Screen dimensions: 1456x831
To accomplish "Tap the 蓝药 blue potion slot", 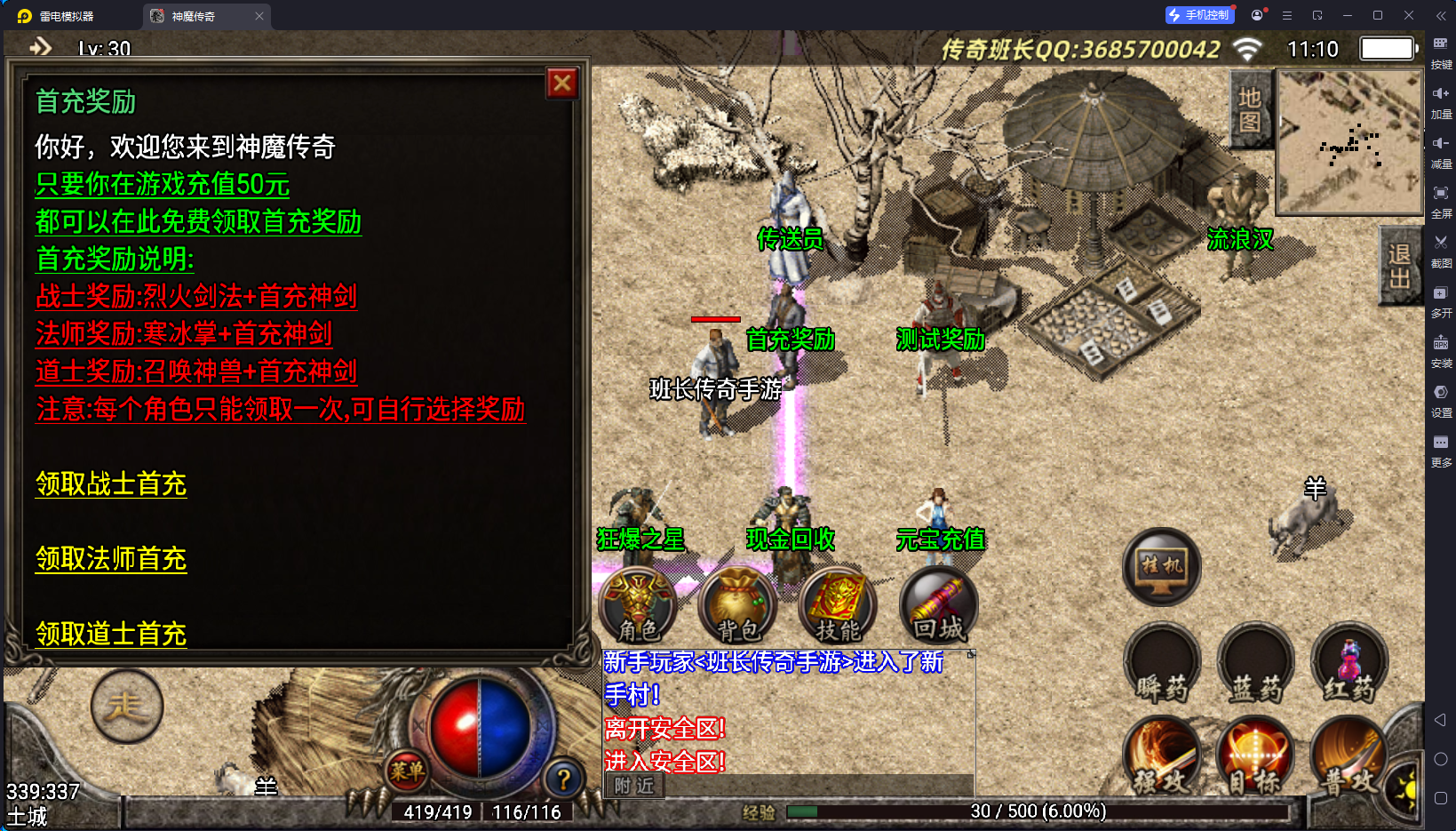I will pyautogui.click(x=1256, y=664).
